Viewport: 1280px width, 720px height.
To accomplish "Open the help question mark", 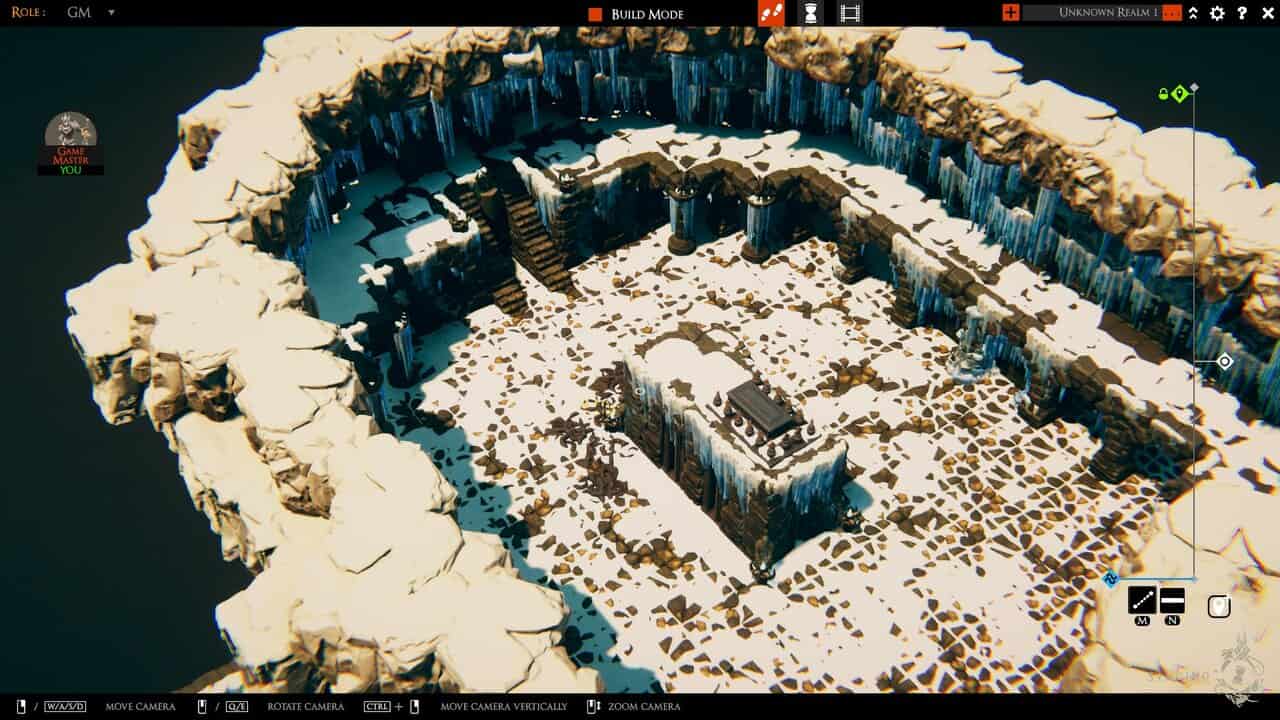I will [x=1240, y=13].
